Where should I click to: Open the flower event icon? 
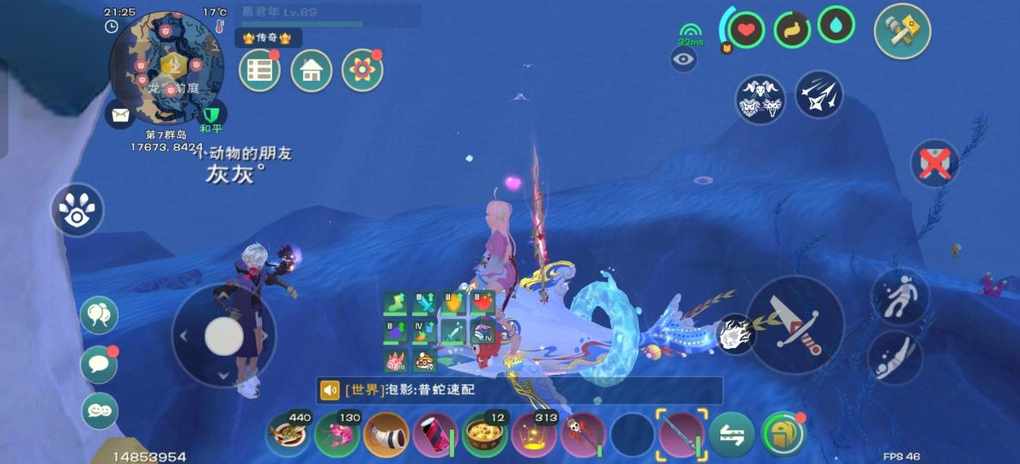pyautogui.click(x=362, y=70)
